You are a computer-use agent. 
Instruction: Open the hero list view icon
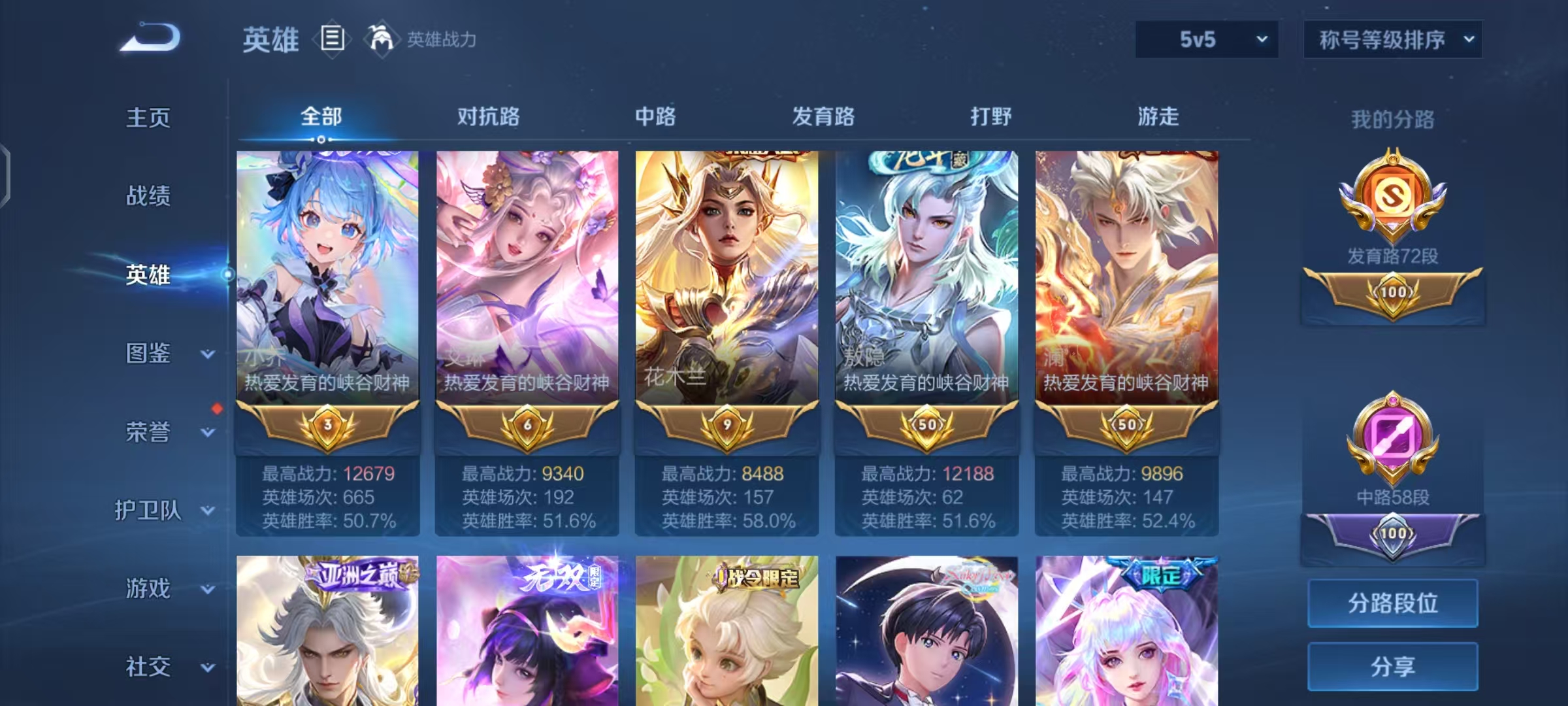(x=332, y=39)
